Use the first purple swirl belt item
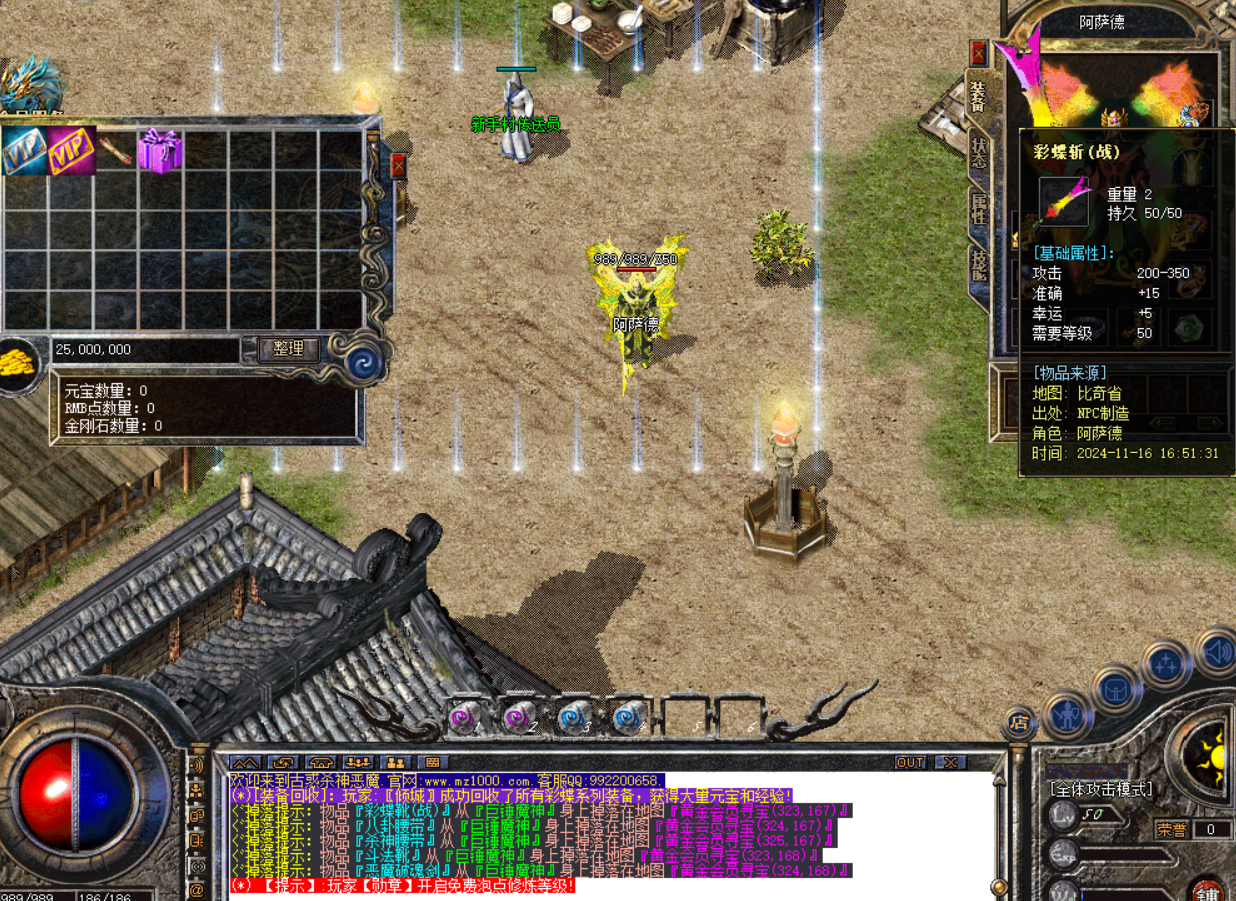The image size is (1236, 901). 464,716
